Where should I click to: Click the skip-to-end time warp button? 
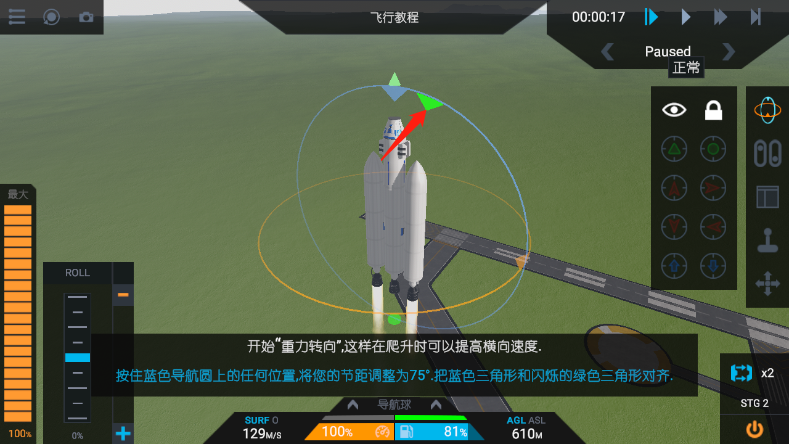756,17
